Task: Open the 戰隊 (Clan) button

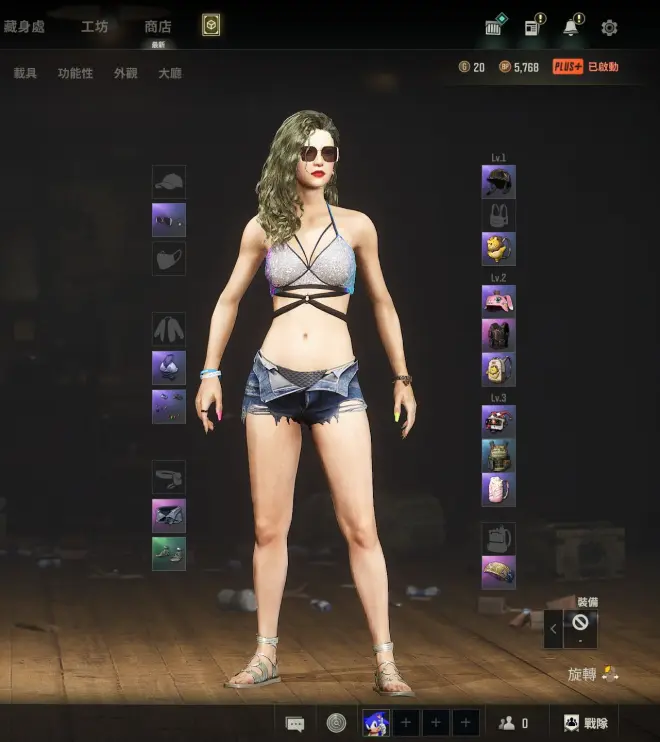Action: (585, 722)
